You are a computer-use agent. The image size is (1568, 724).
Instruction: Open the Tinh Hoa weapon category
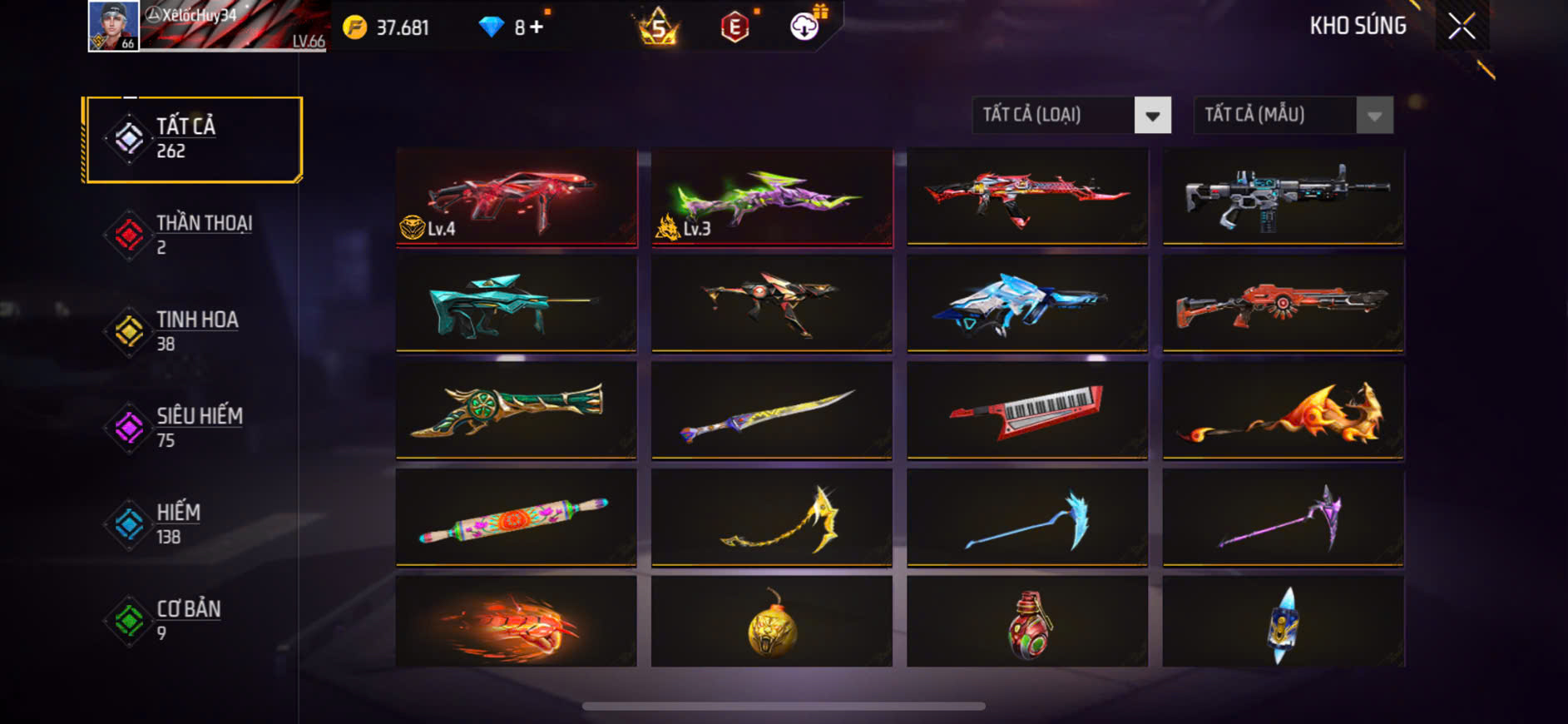tap(193, 331)
